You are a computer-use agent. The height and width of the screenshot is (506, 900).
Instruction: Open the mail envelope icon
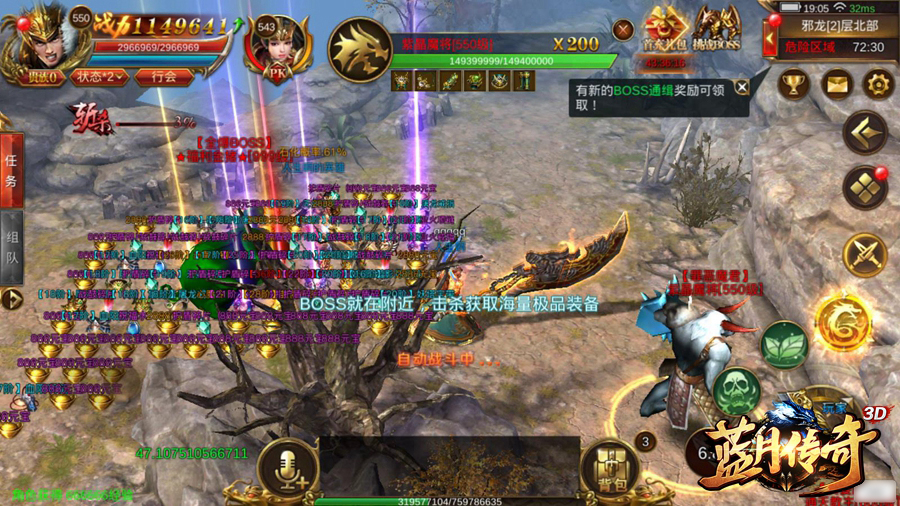[x=836, y=84]
